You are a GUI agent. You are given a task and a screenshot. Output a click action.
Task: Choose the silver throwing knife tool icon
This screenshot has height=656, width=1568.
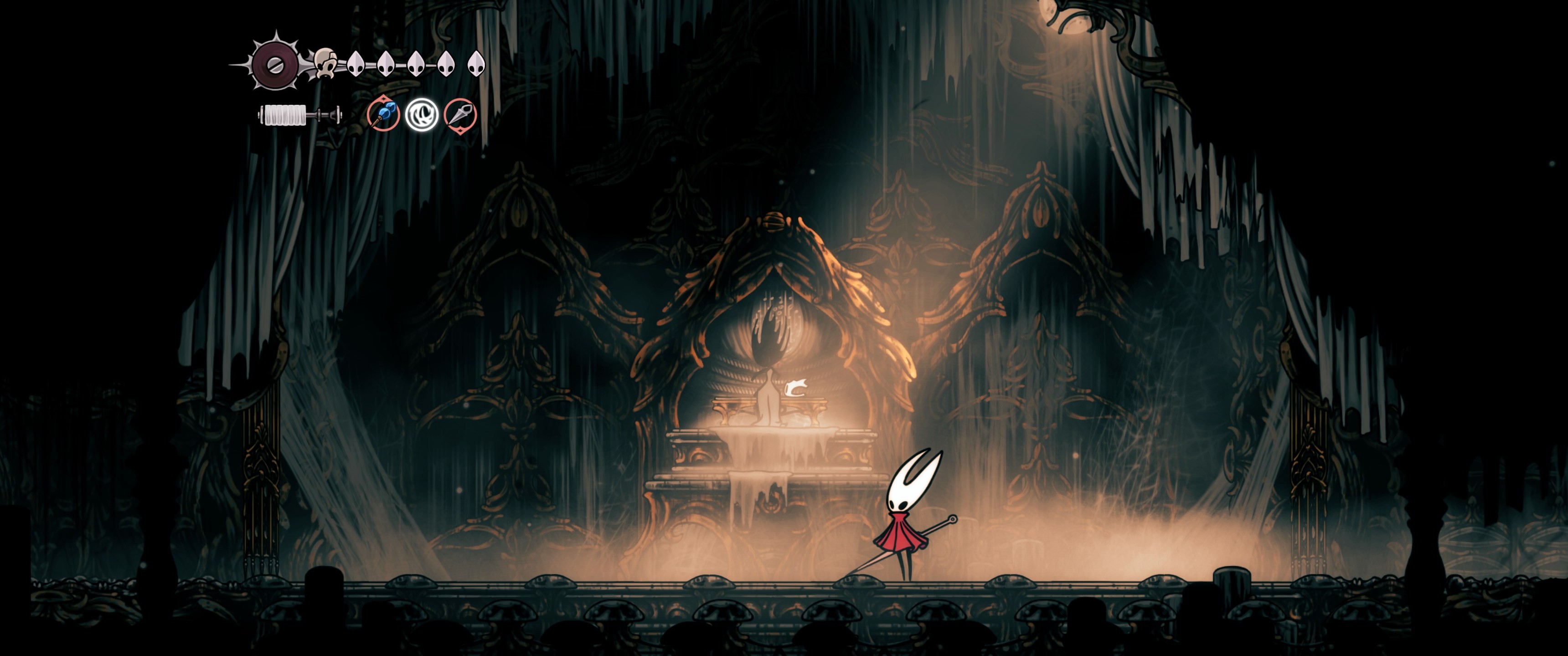click(x=460, y=114)
